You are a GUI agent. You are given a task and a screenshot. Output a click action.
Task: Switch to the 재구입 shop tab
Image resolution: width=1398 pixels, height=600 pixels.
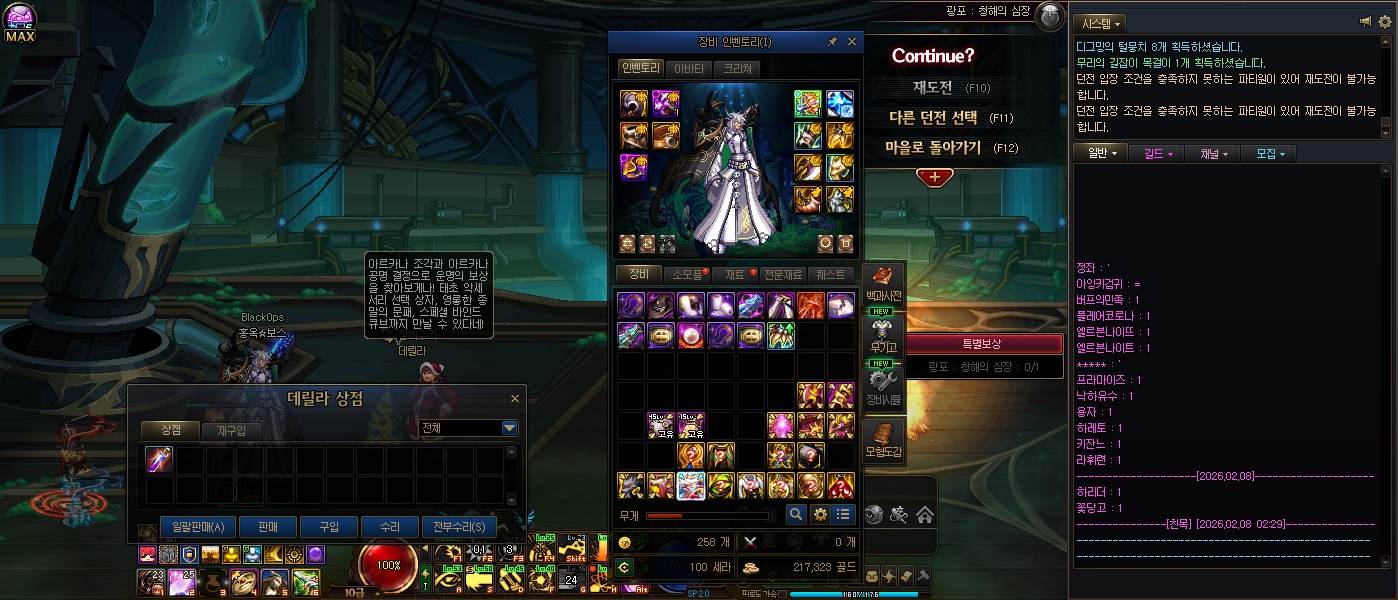(x=231, y=430)
